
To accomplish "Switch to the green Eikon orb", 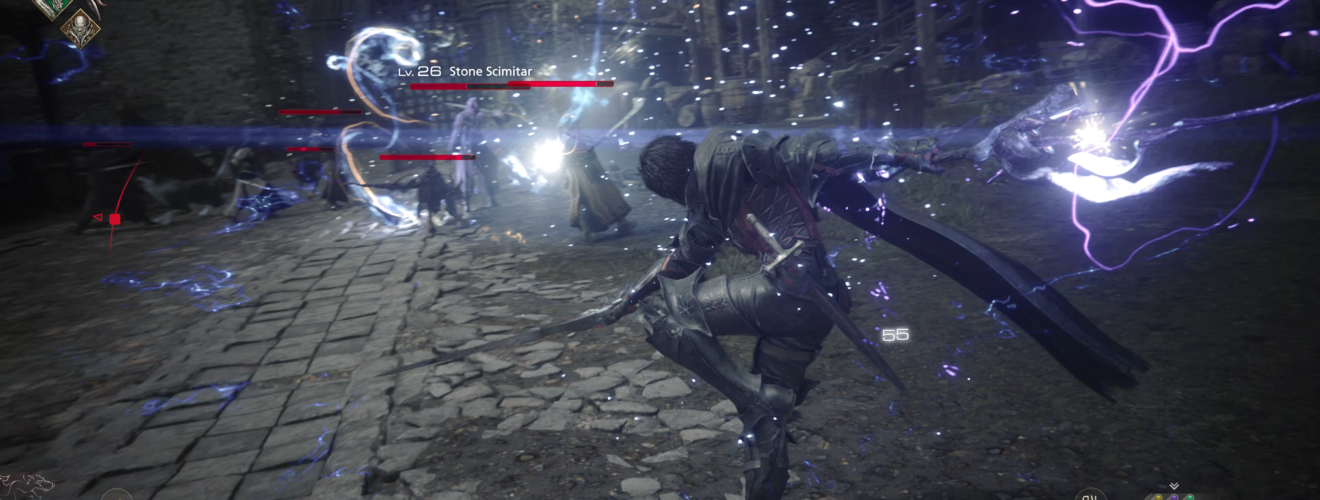I will tap(1190, 497).
